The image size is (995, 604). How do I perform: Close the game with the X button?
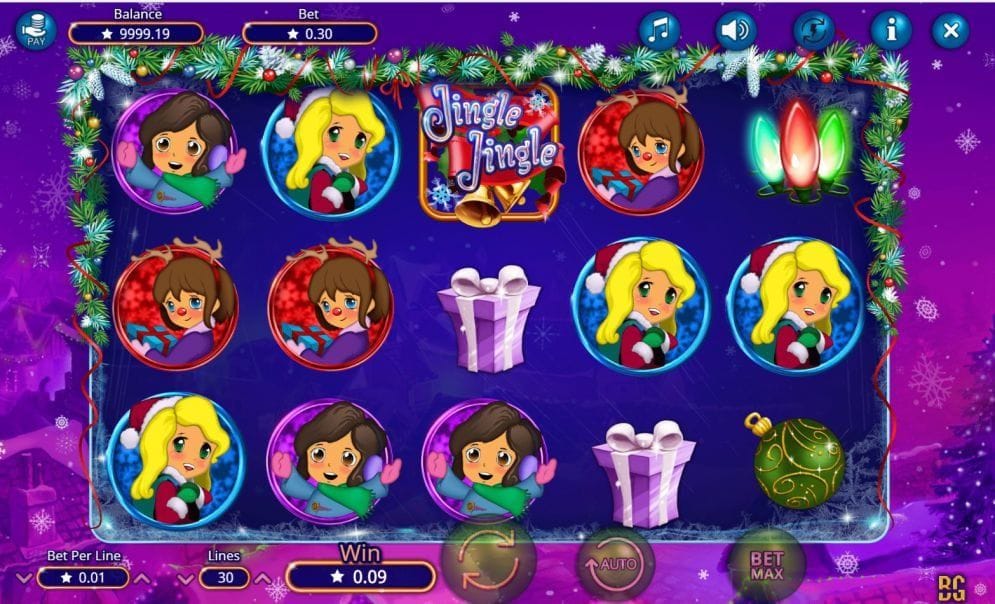(951, 31)
